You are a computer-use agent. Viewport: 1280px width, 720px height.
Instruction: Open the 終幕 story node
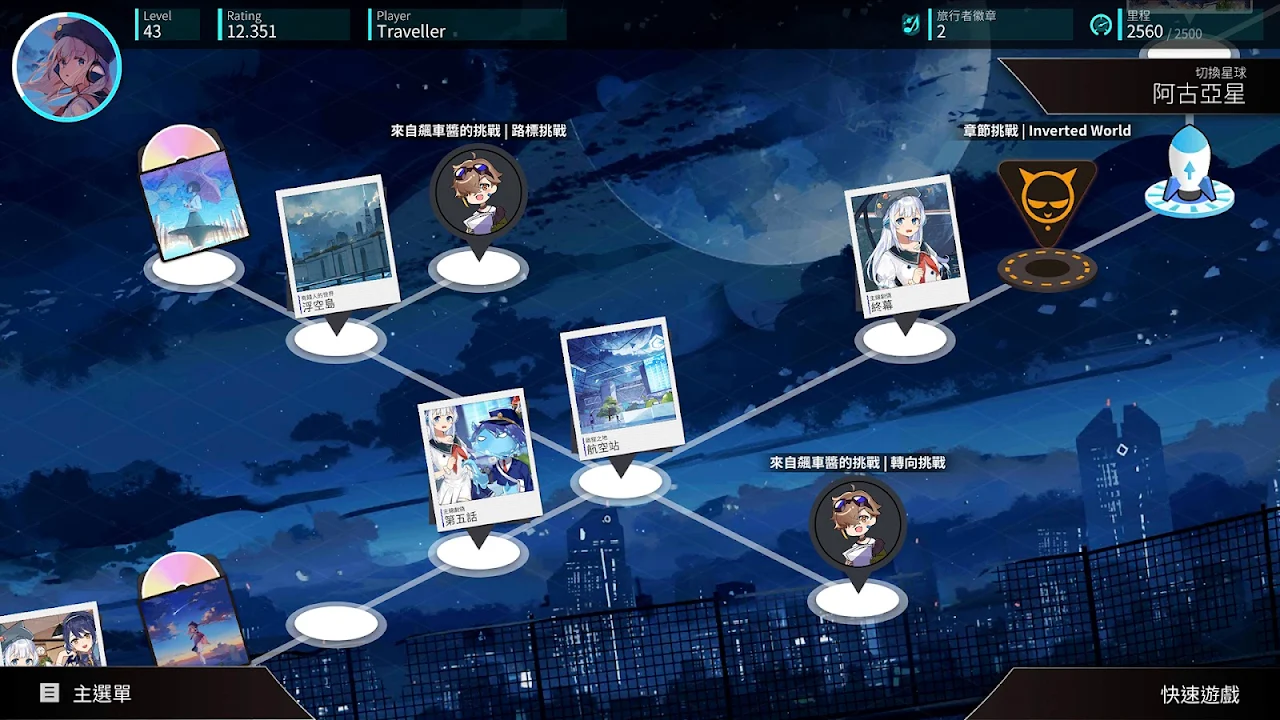(x=907, y=246)
